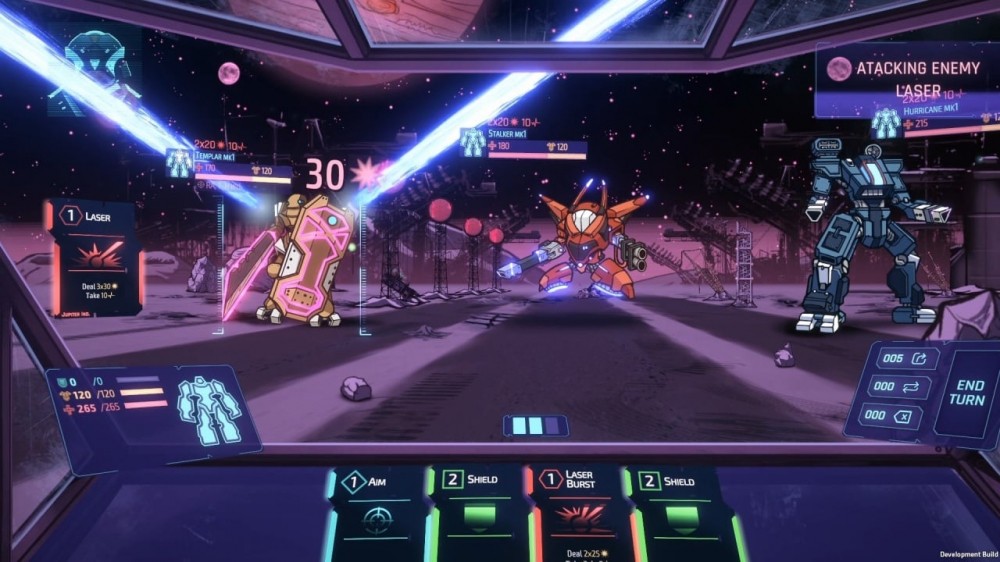1000x562 pixels.
Task: Select the Laser Burst card
Action: point(580,512)
